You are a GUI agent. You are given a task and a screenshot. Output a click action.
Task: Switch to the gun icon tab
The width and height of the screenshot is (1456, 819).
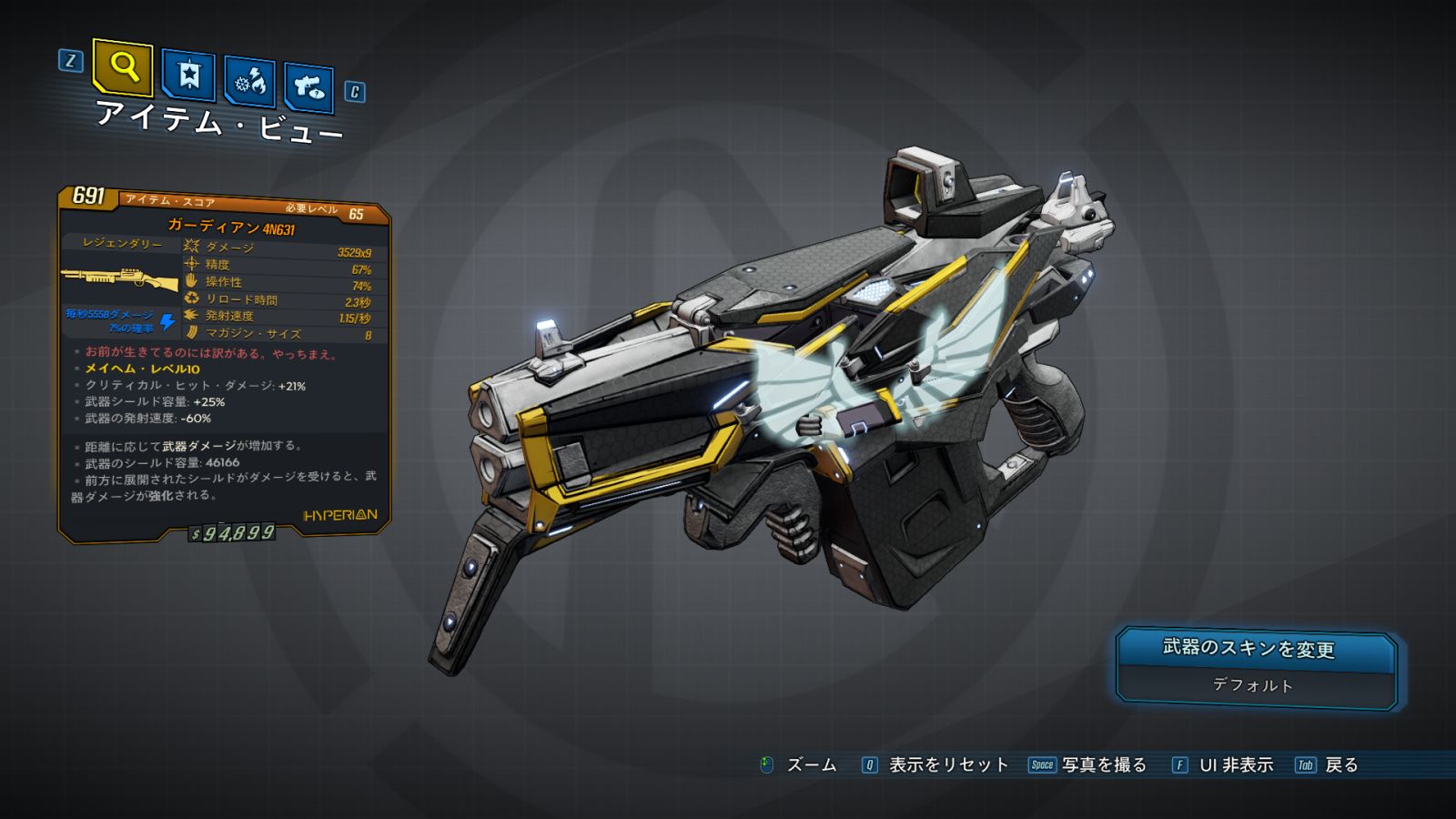coord(308,87)
